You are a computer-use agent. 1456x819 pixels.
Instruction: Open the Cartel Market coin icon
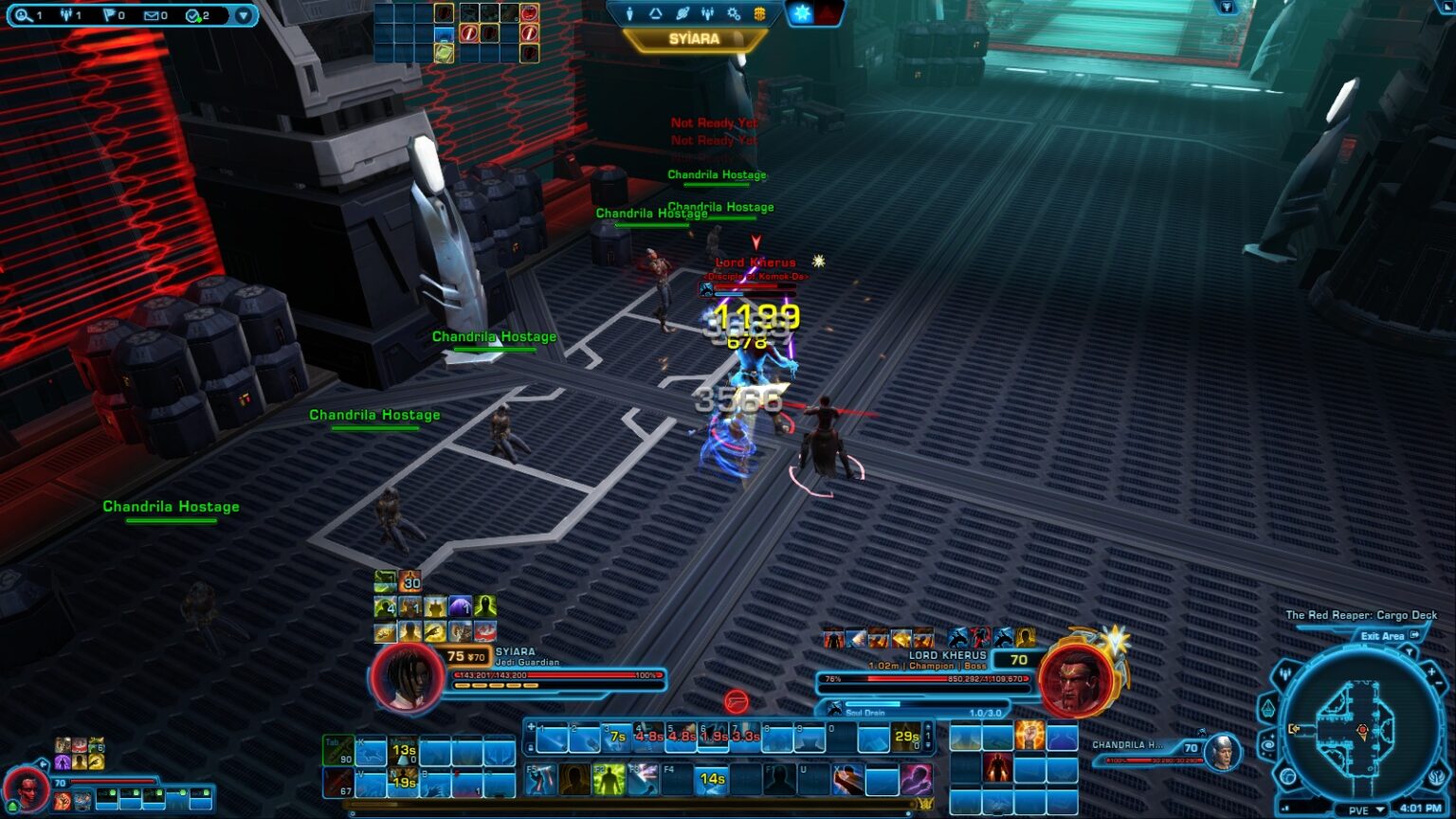point(760,13)
